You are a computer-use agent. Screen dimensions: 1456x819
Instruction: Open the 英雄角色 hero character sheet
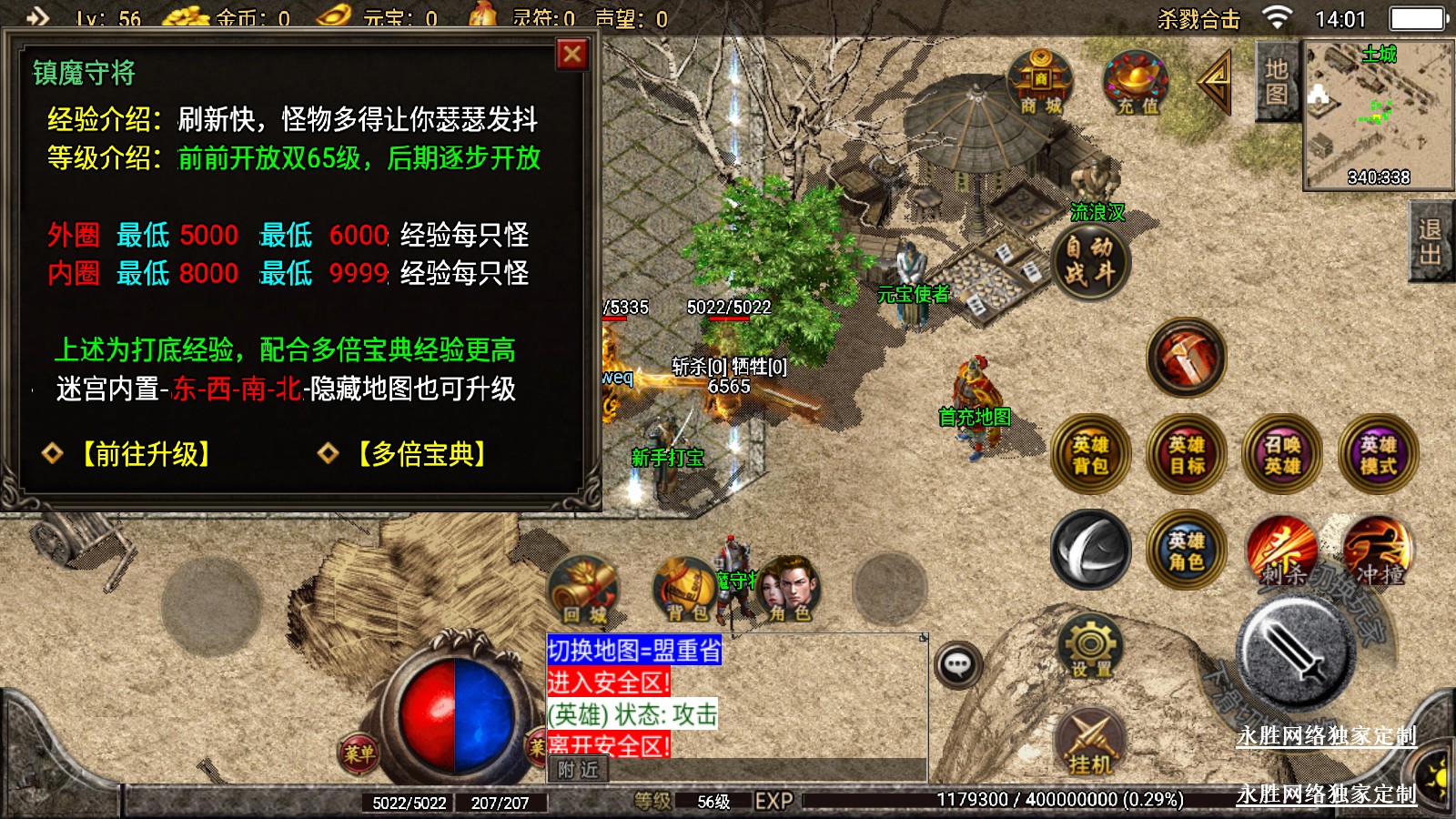coord(1187,551)
